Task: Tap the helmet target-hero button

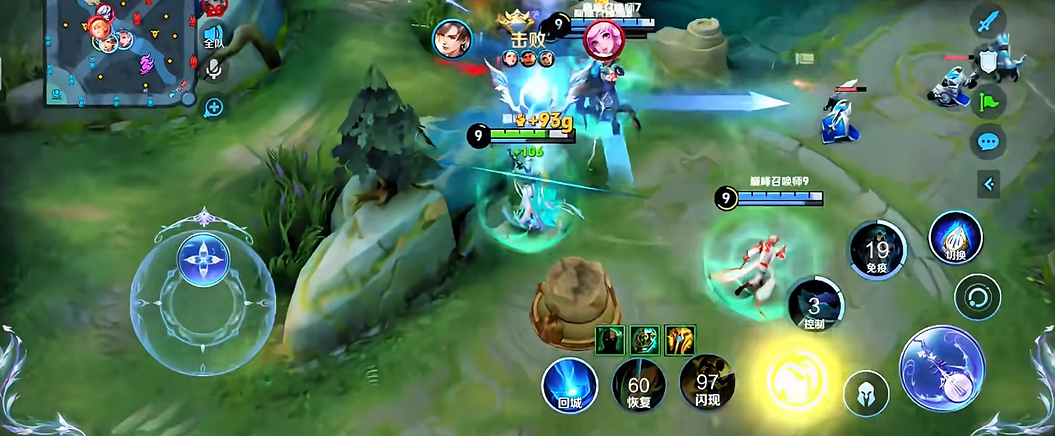Action: tap(866, 394)
